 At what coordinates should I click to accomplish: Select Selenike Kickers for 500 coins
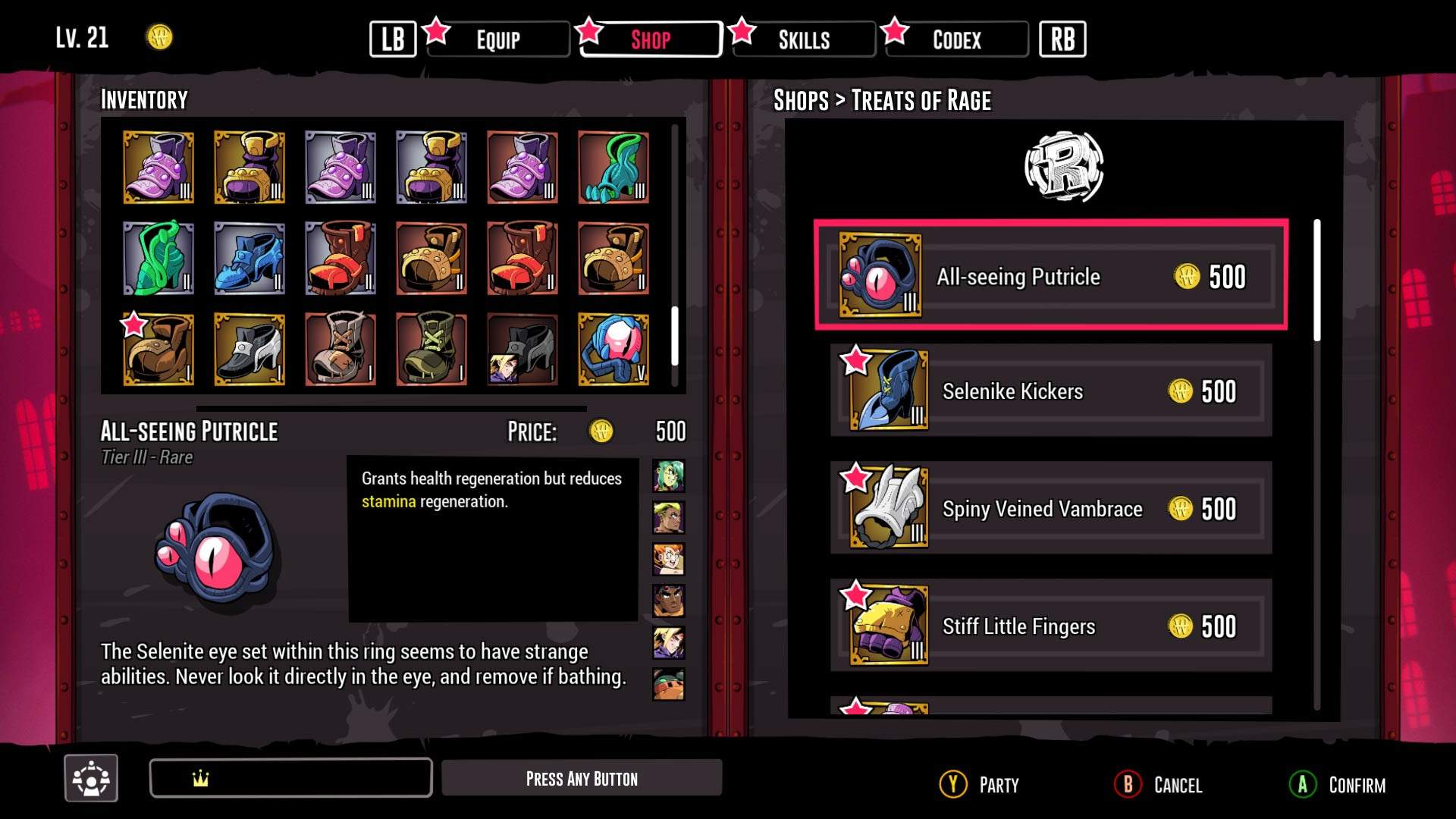[1051, 391]
